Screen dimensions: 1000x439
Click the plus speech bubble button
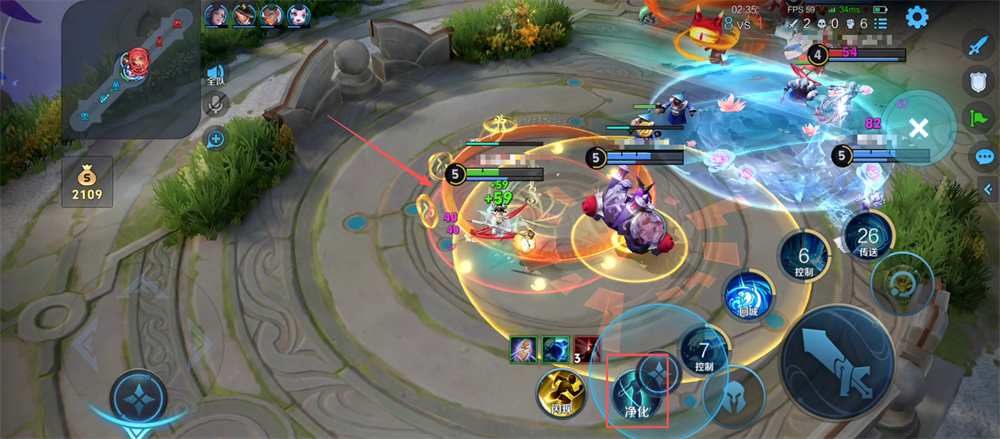click(x=215, y=139)
